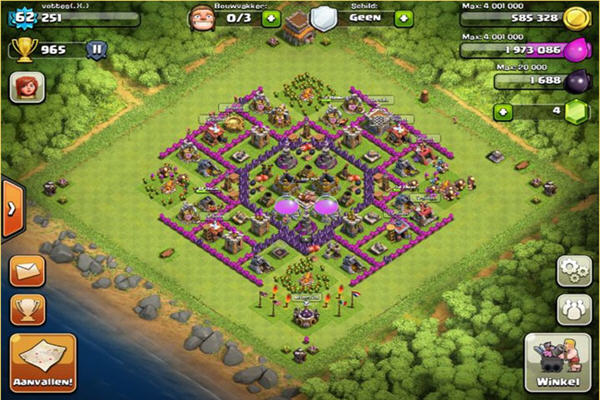
Task: Open the settings gear menu
Action: click(x=574, y=270)
